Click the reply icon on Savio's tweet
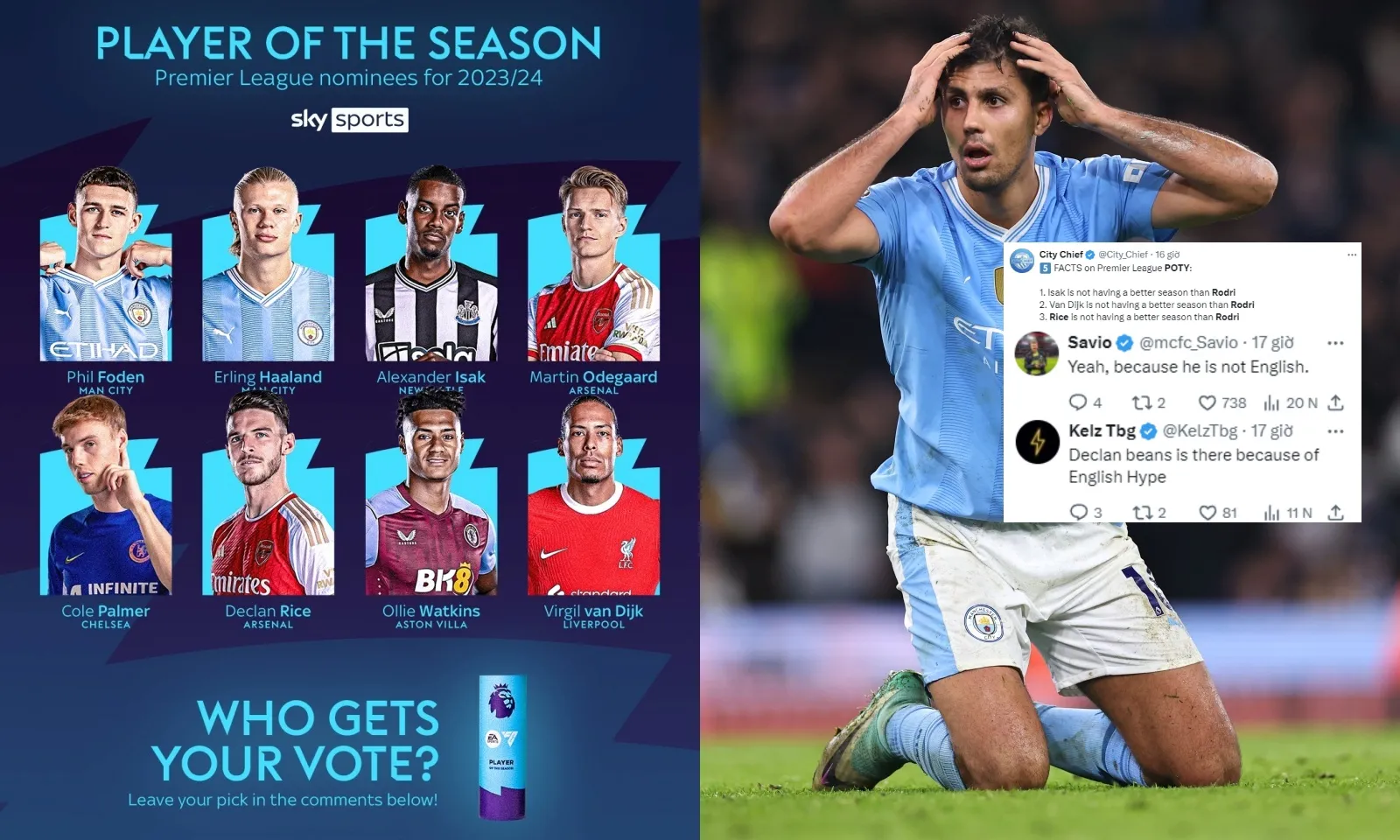Screen dimensions: 1400x840 coord(1079,402)
